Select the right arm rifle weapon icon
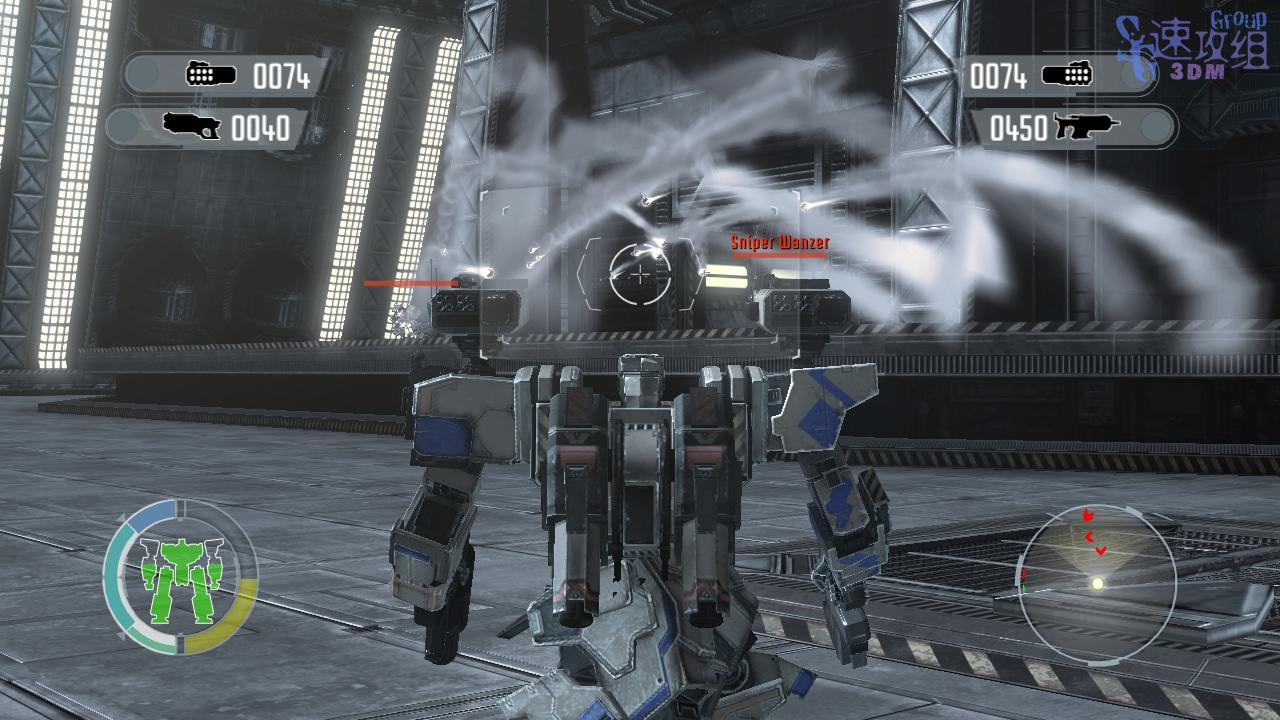 tap(1087, 127)
